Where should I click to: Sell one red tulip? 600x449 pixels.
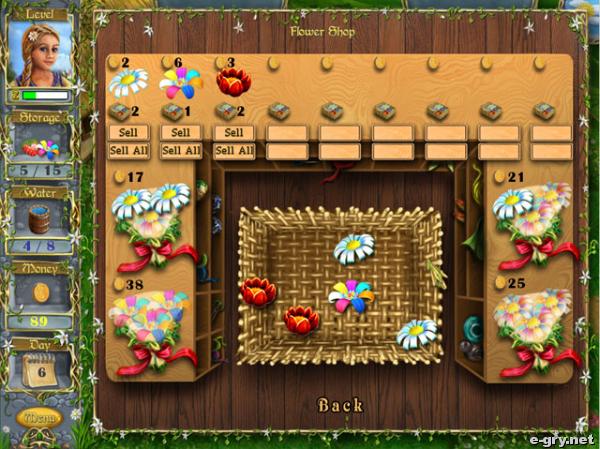234,132
